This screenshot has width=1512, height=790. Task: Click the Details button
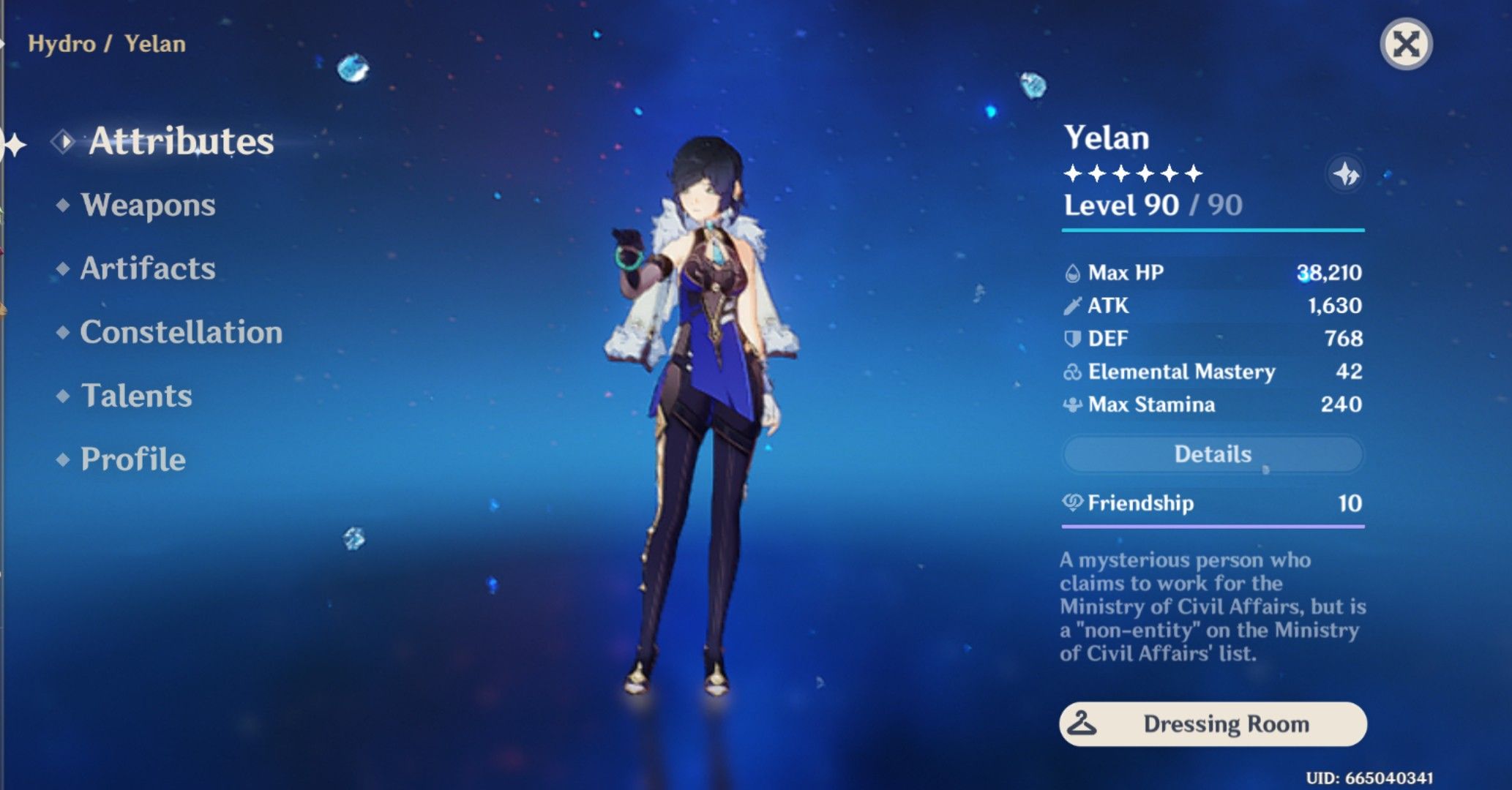[1213, 454]
